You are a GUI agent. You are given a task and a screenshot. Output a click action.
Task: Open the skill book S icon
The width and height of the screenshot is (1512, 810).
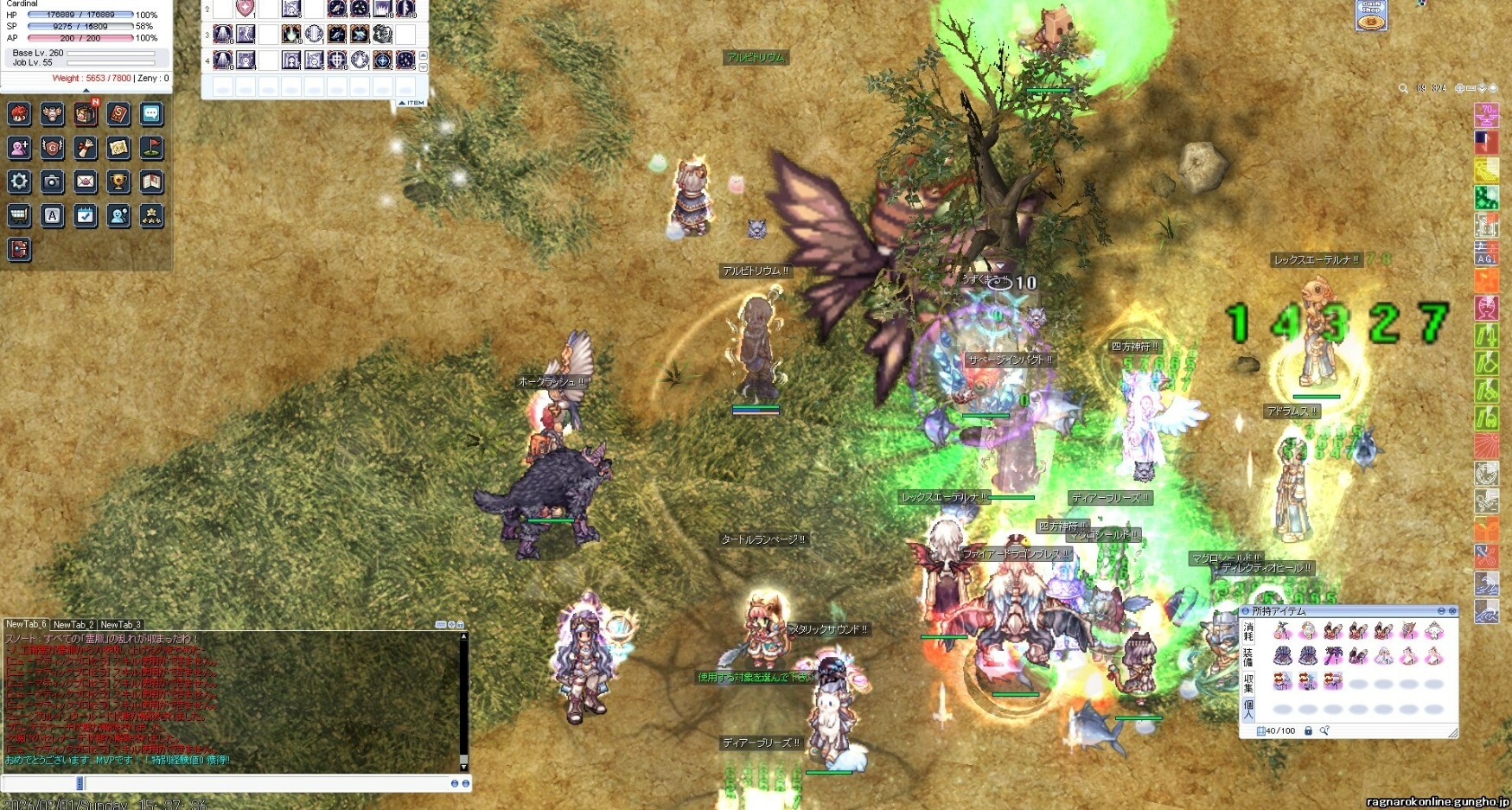point(118,114)
